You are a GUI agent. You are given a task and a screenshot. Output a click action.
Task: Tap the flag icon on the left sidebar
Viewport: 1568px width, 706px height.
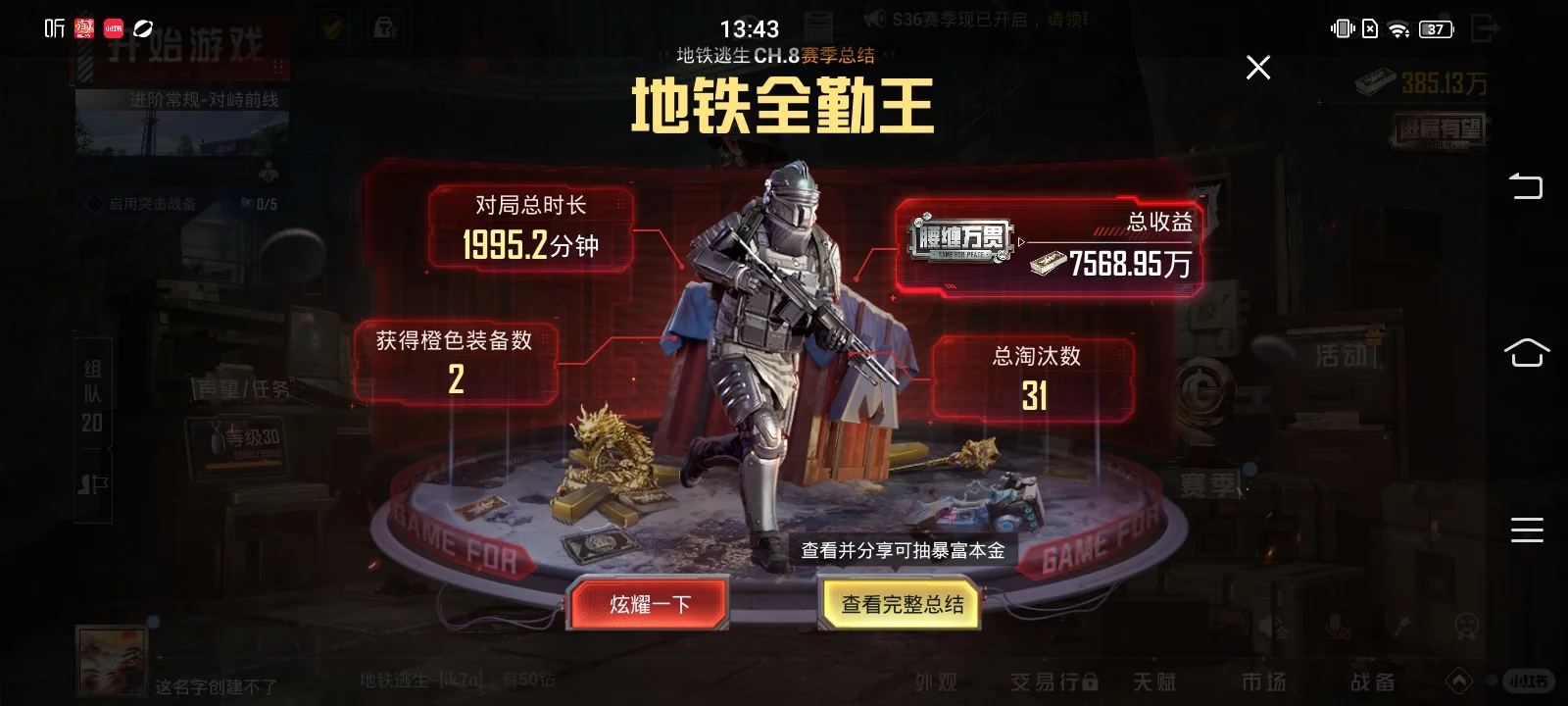click(95, 482)
